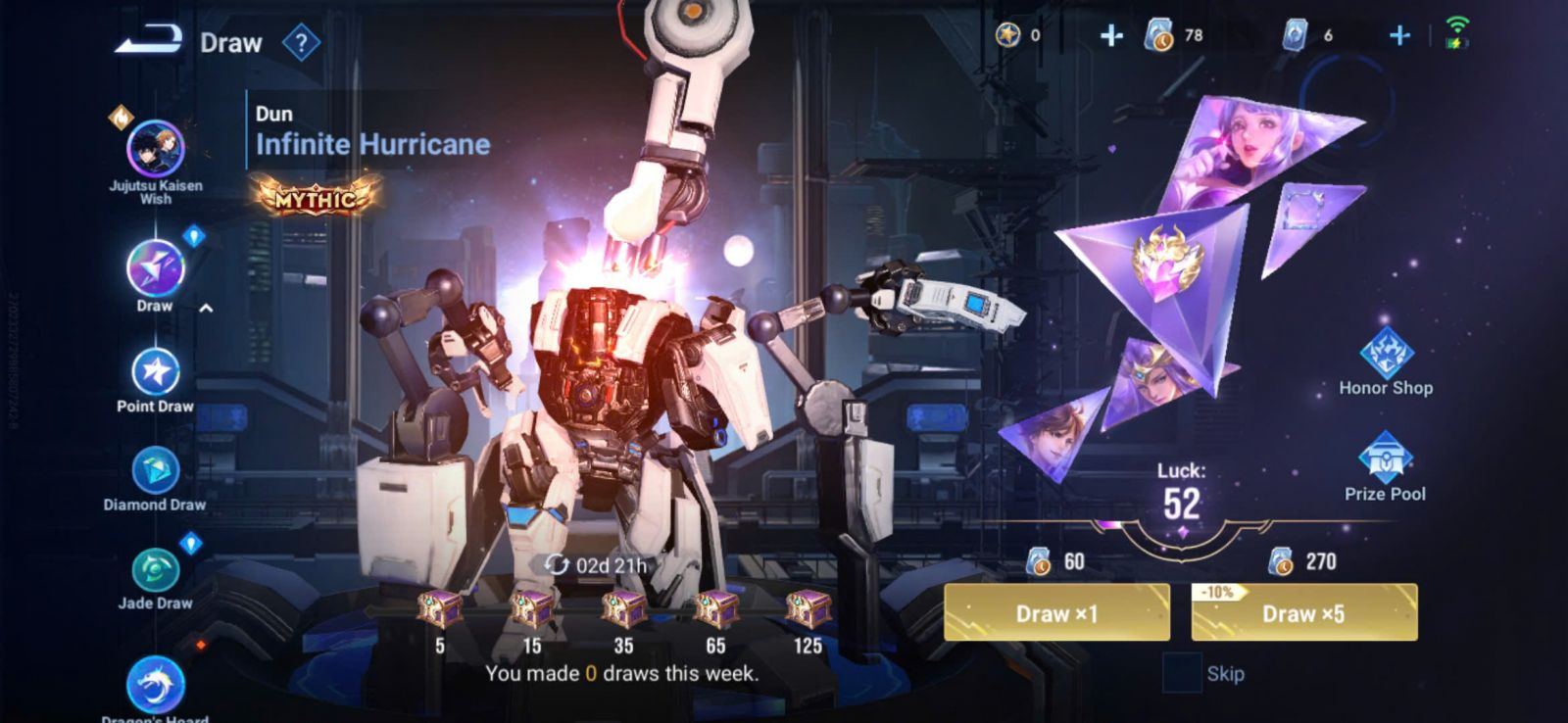Open the Honor Shop
This screenshot has height=723, width=1568.
click(1386, 357)
